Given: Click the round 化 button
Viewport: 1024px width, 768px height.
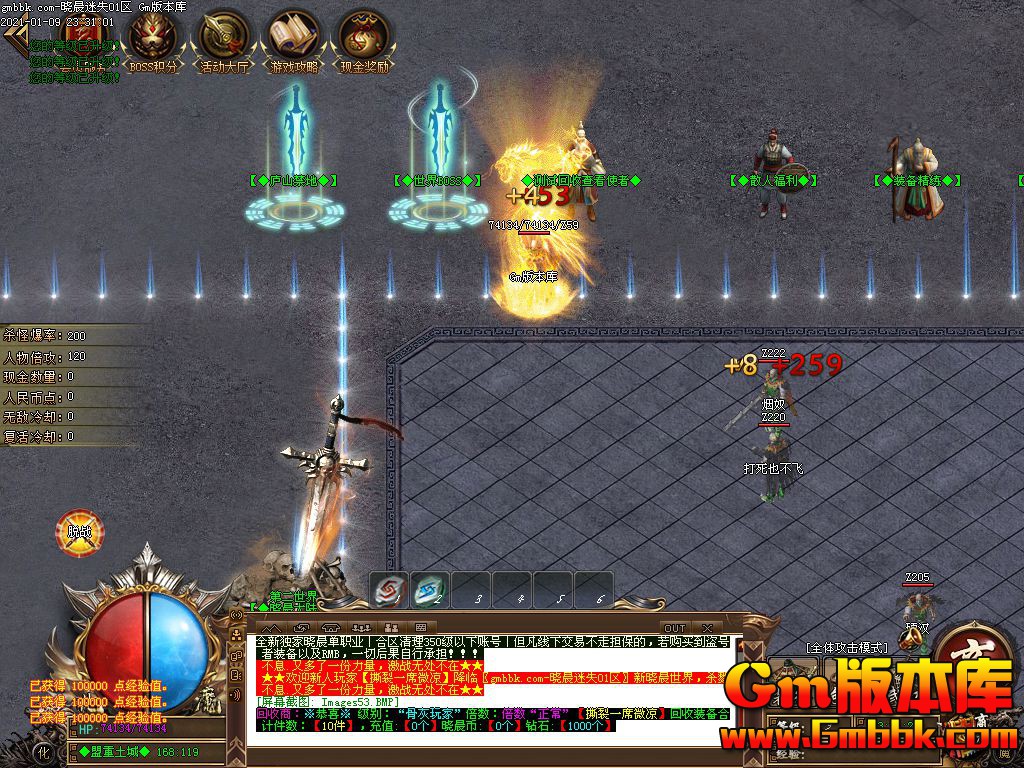Looking at the screenshot, I should 43,750.
